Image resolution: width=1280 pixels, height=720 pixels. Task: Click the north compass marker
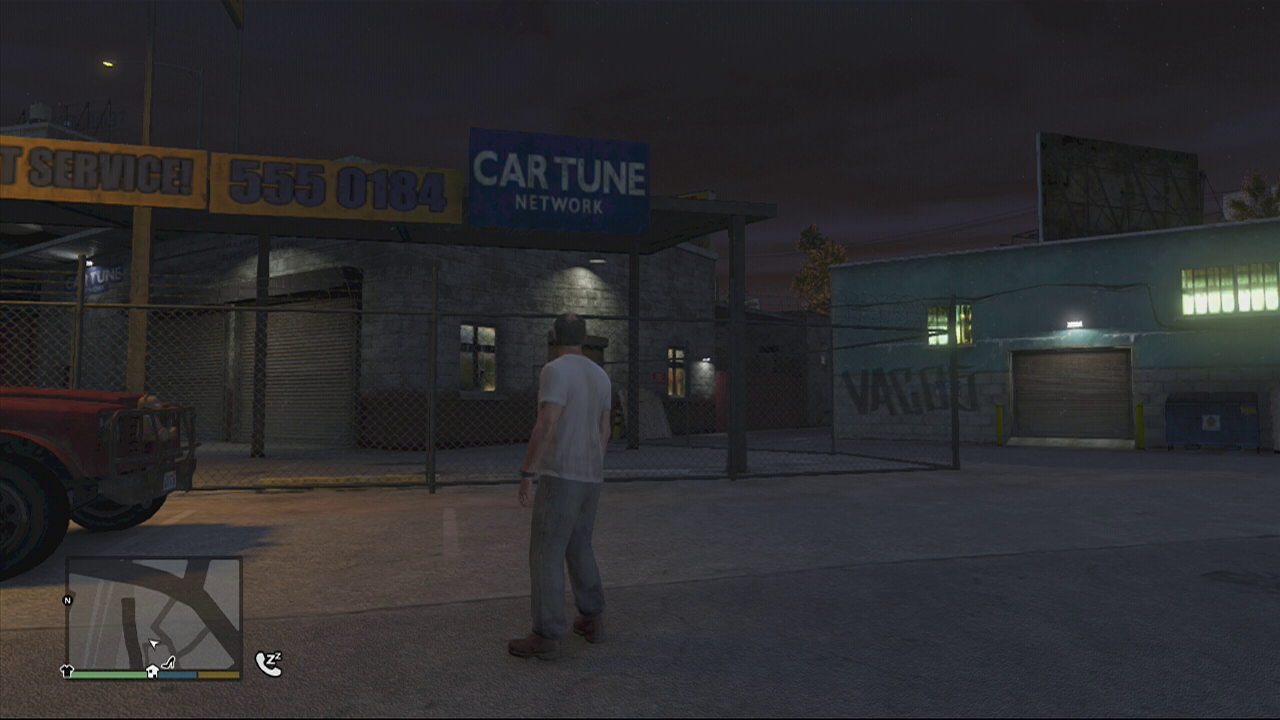(68, 600)
